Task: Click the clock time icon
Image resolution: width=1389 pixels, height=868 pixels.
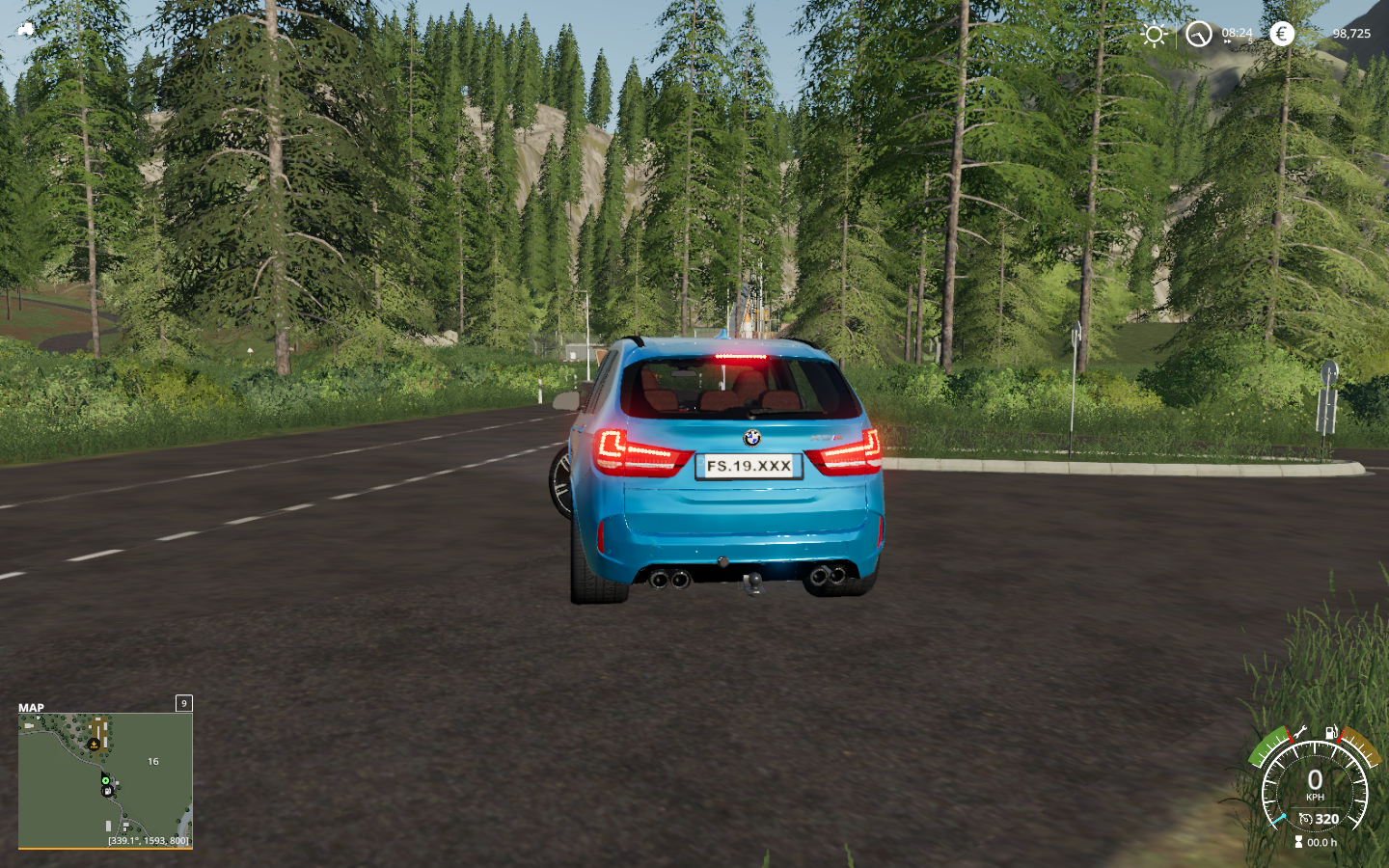Action: (x=1198, y=35)
